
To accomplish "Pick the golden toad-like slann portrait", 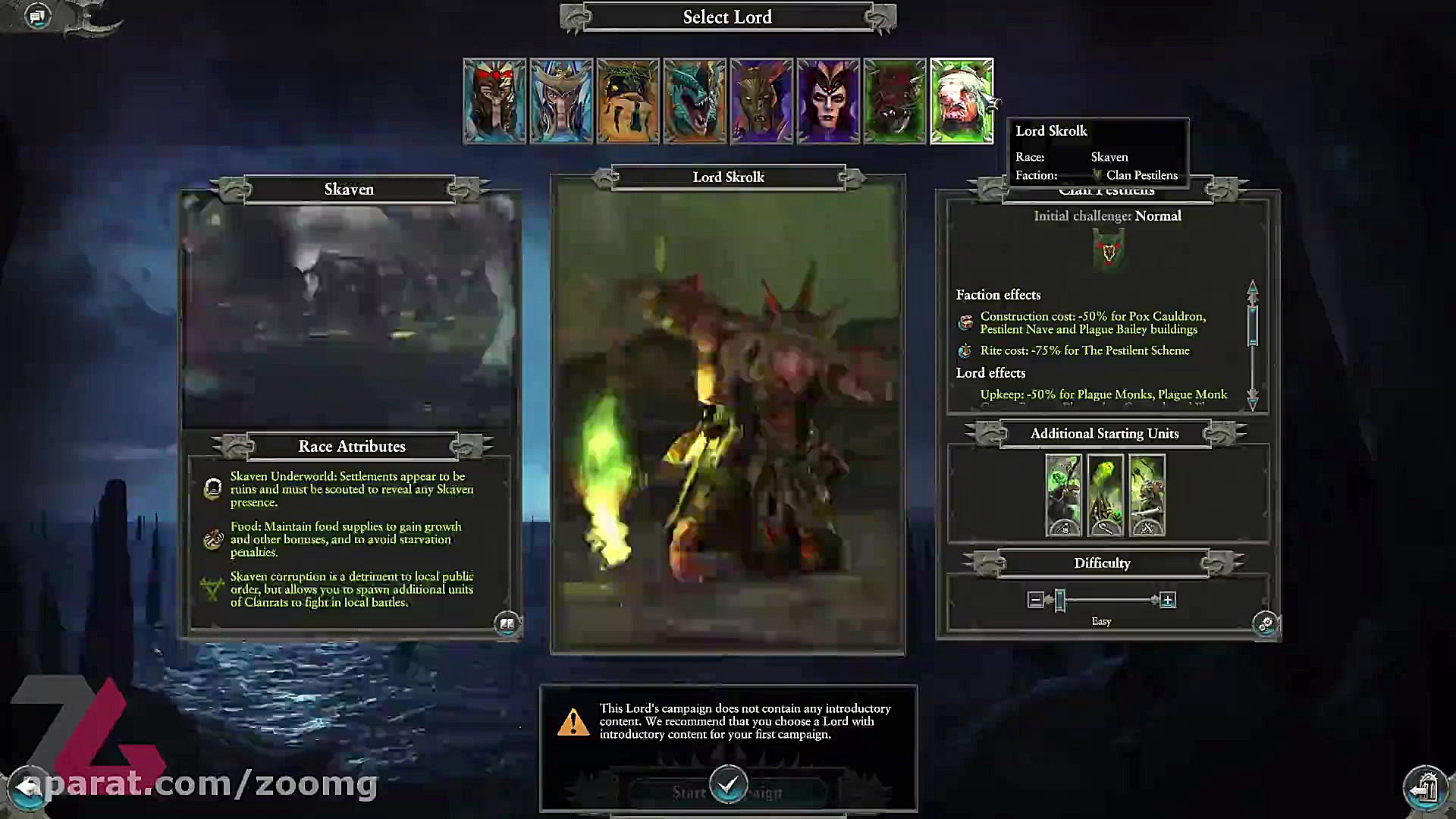I will click(x=628, y=101).
